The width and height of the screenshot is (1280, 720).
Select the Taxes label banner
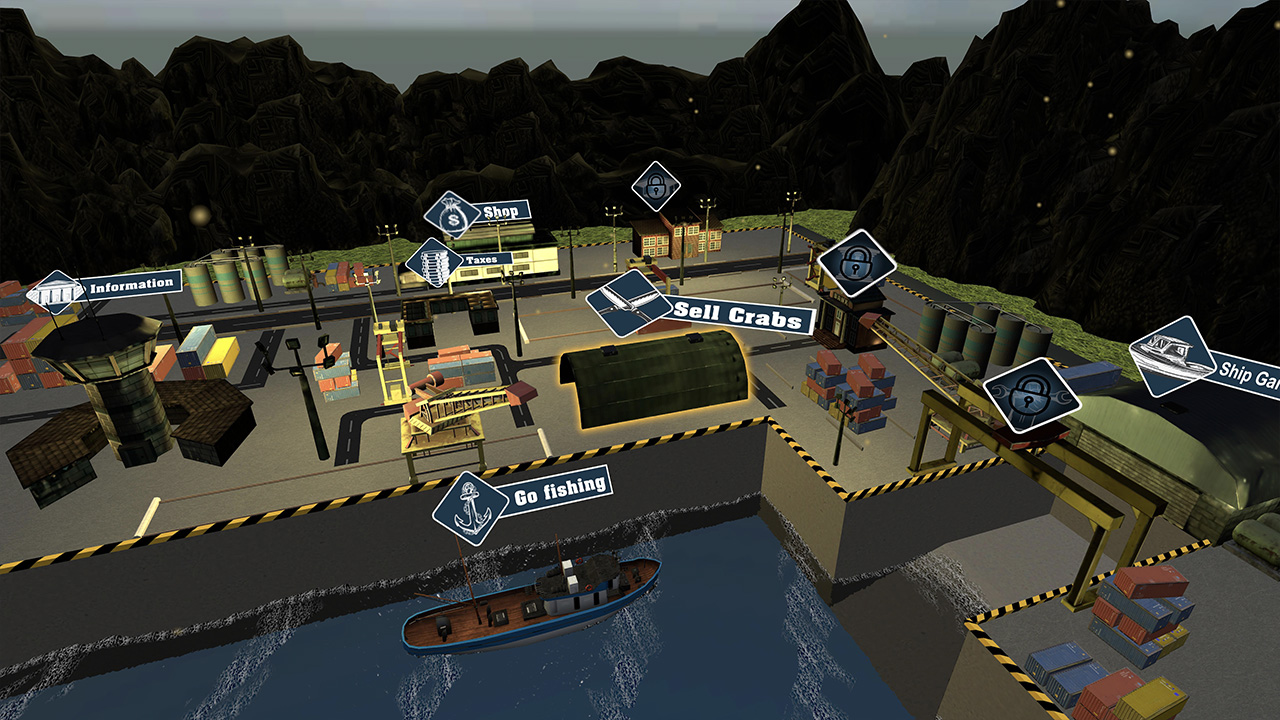(481, 258)
